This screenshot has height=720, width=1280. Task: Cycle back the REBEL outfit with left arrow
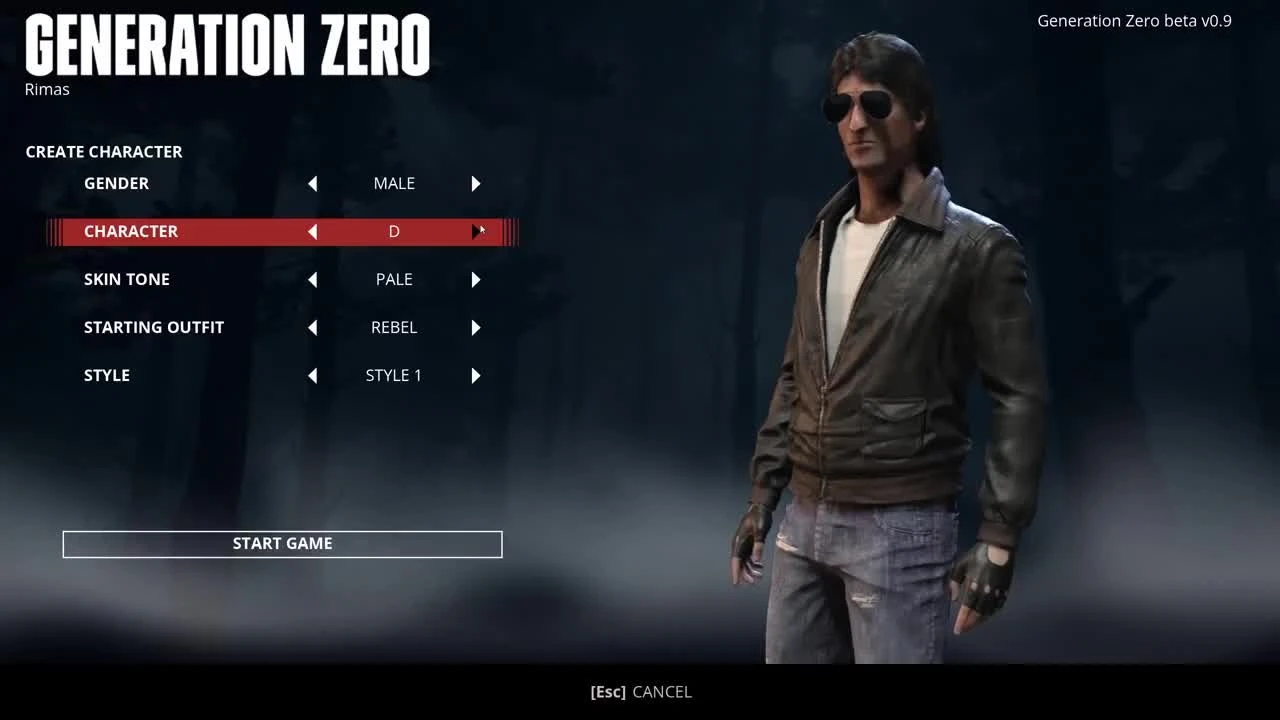(x=313, y=327)
